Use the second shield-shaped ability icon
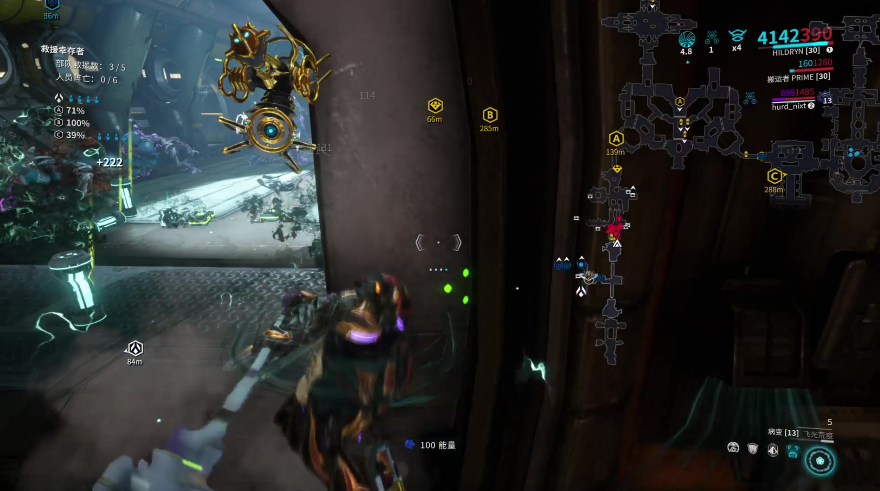880x491 pixels. click(753, 450)
